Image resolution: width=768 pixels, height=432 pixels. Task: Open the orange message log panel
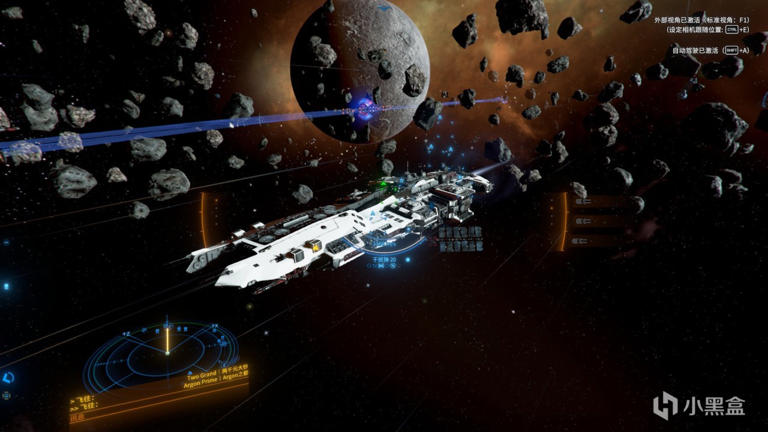coord(110,404)
